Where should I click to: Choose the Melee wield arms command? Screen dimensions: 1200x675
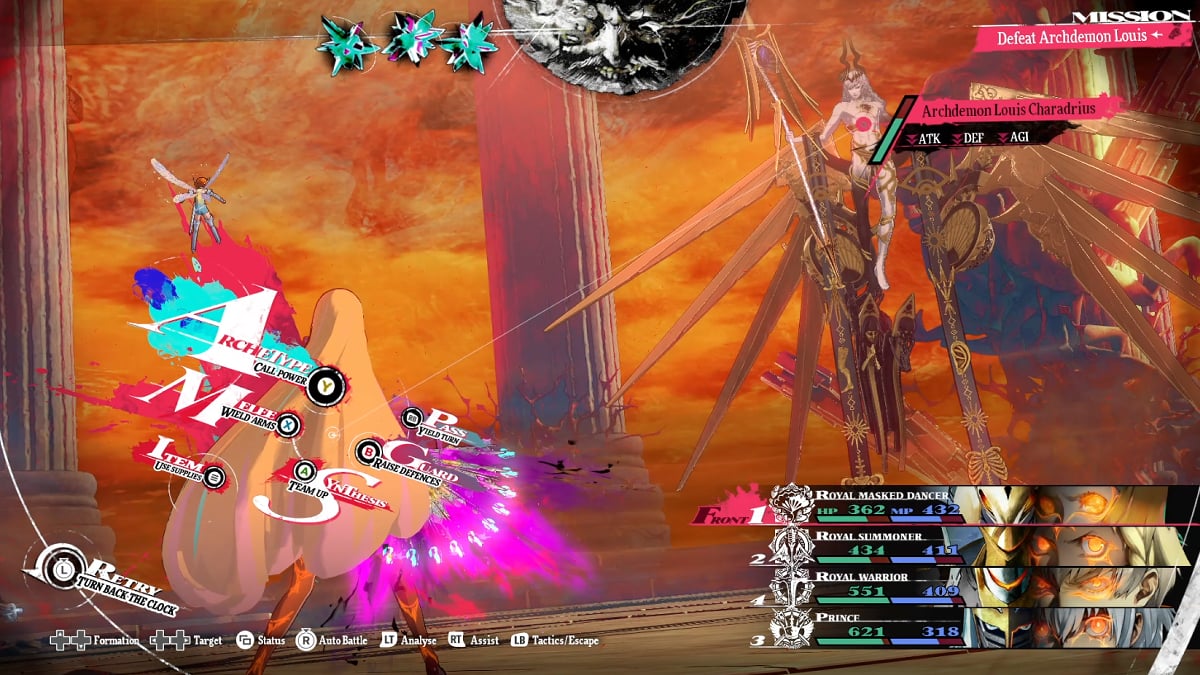[288, 425]
